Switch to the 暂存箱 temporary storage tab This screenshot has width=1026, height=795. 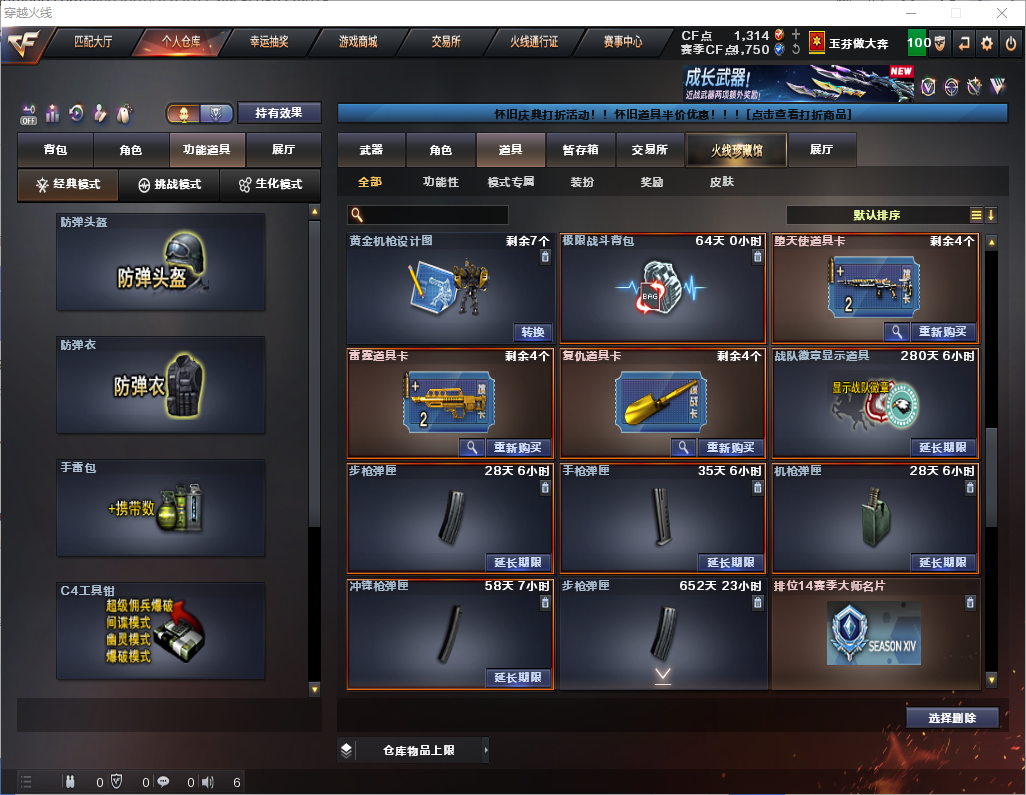point(580,150)
